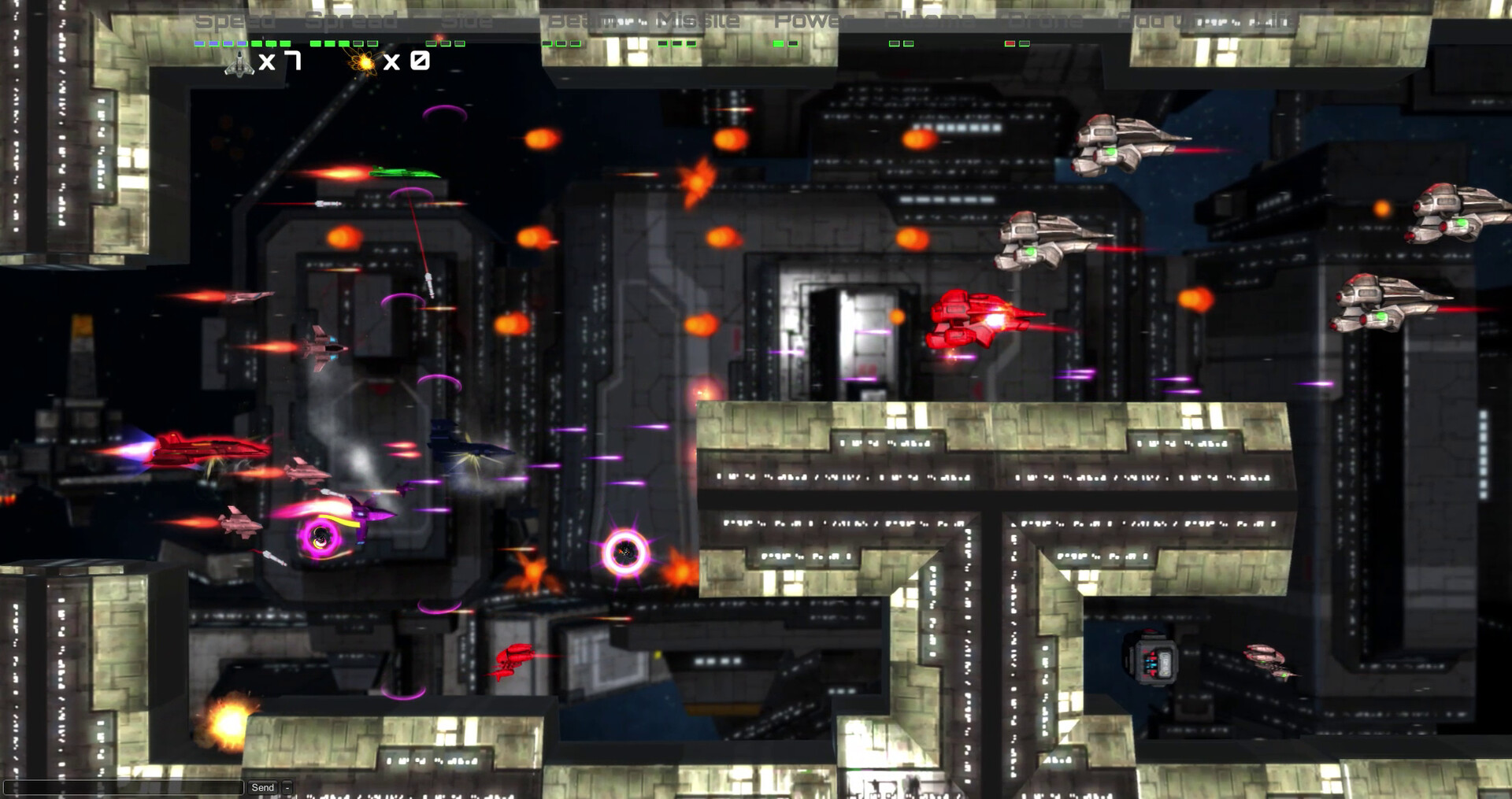Collapse the chat with the minus button

(x=287, y=787)
